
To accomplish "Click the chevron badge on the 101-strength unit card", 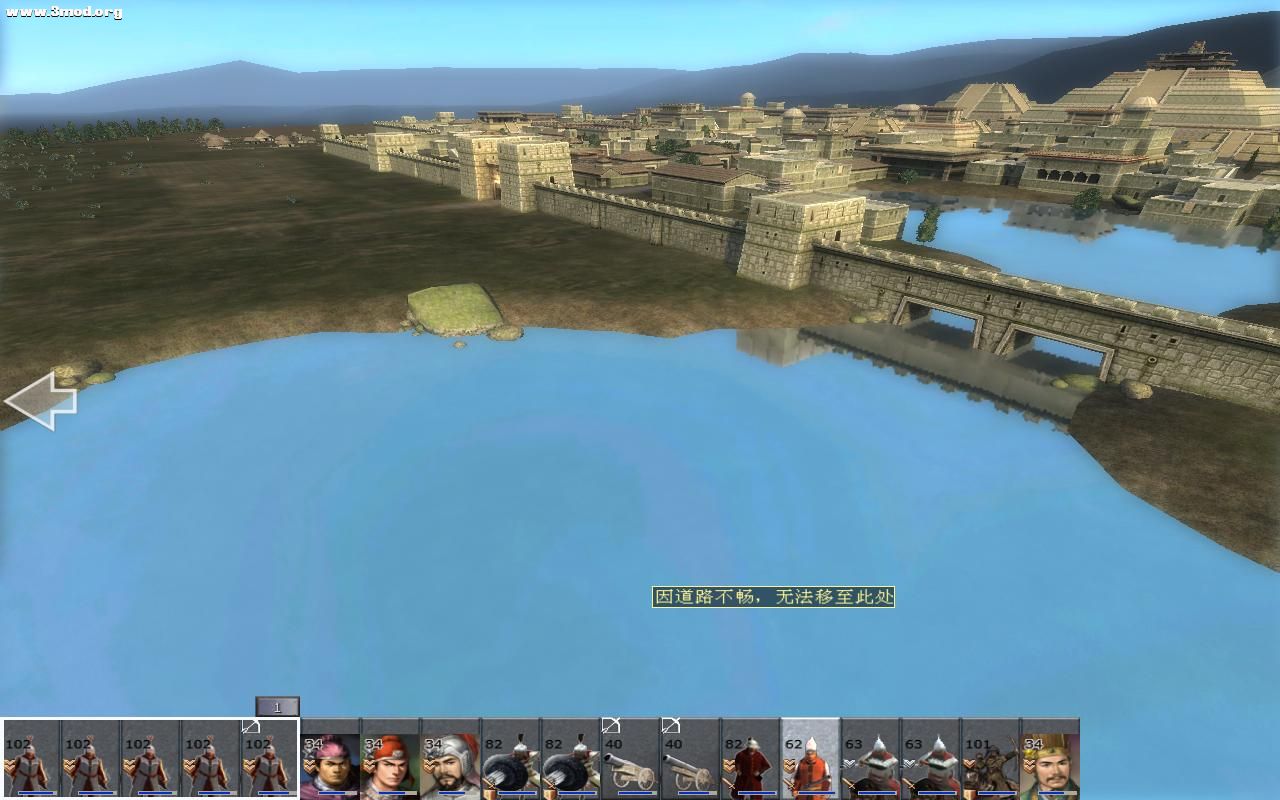I will coord(970,762).
